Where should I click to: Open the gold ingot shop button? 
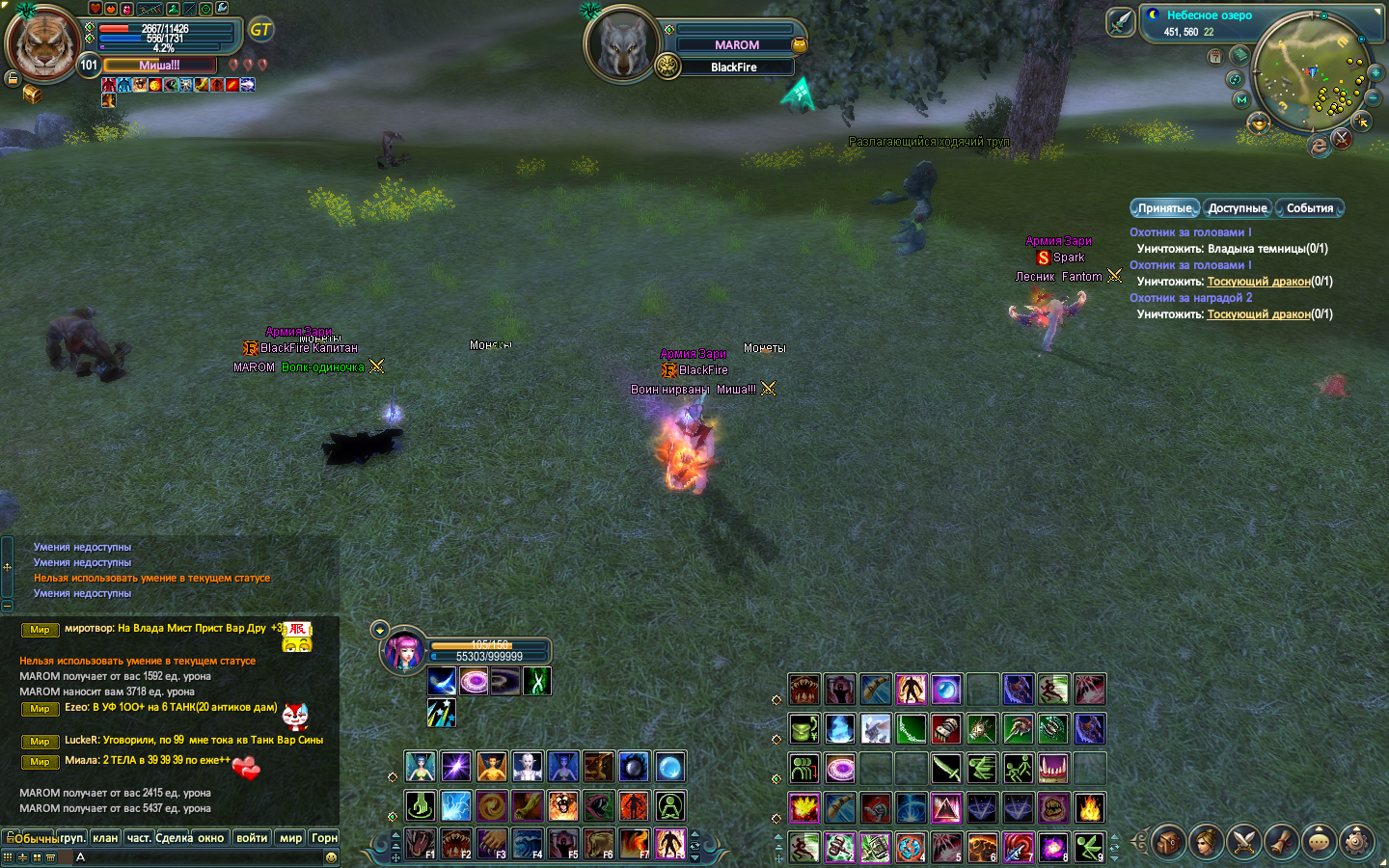point(1259,123)
